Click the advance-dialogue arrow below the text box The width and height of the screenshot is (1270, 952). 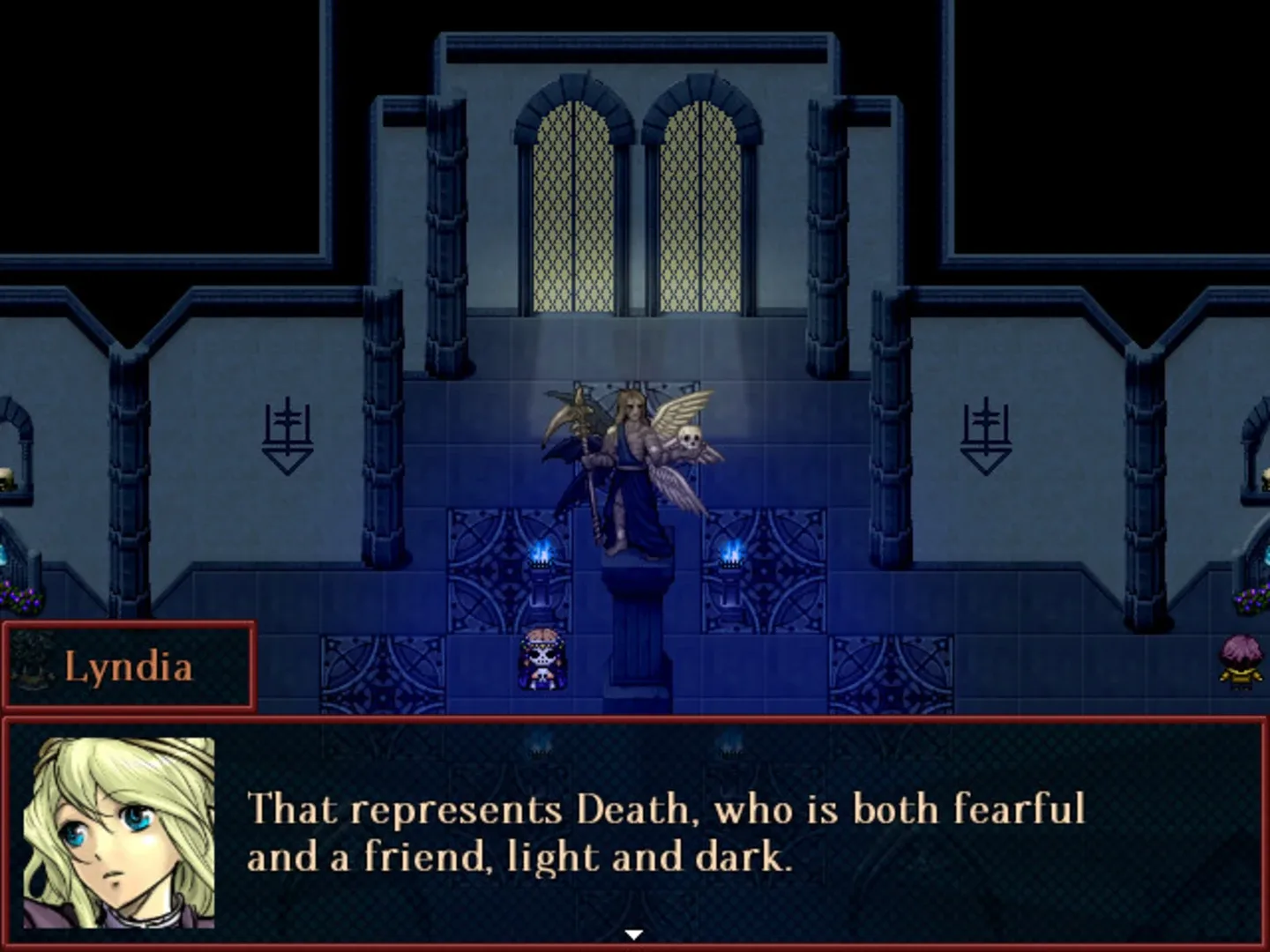[634, 931]
